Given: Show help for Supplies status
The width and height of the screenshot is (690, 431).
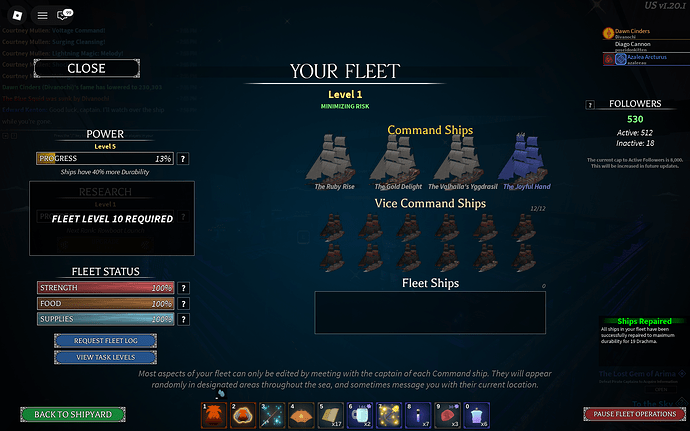Looking at the screenshot, I should [182, 318].
